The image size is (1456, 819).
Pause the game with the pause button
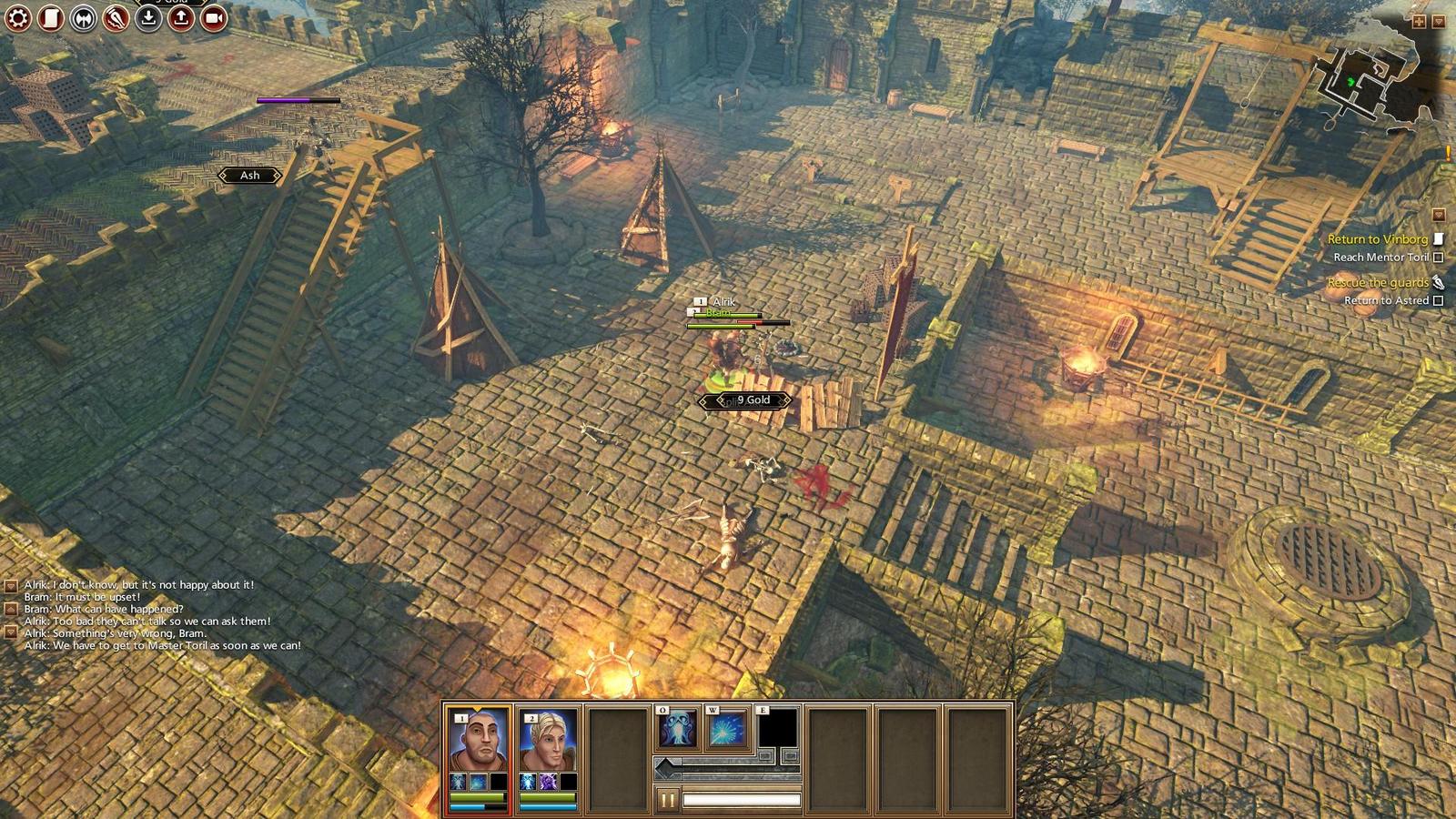point(669,802)
